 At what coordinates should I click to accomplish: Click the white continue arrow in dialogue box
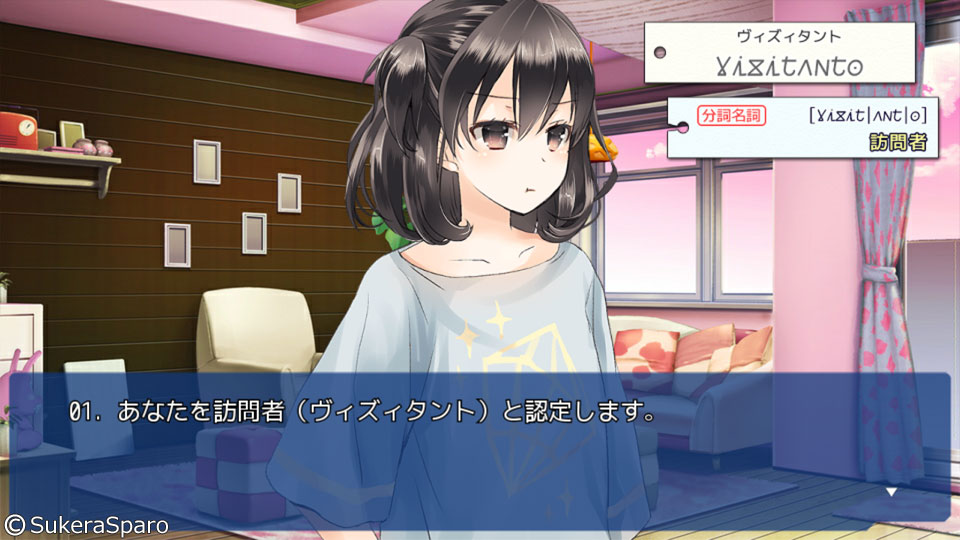[891, 492]
